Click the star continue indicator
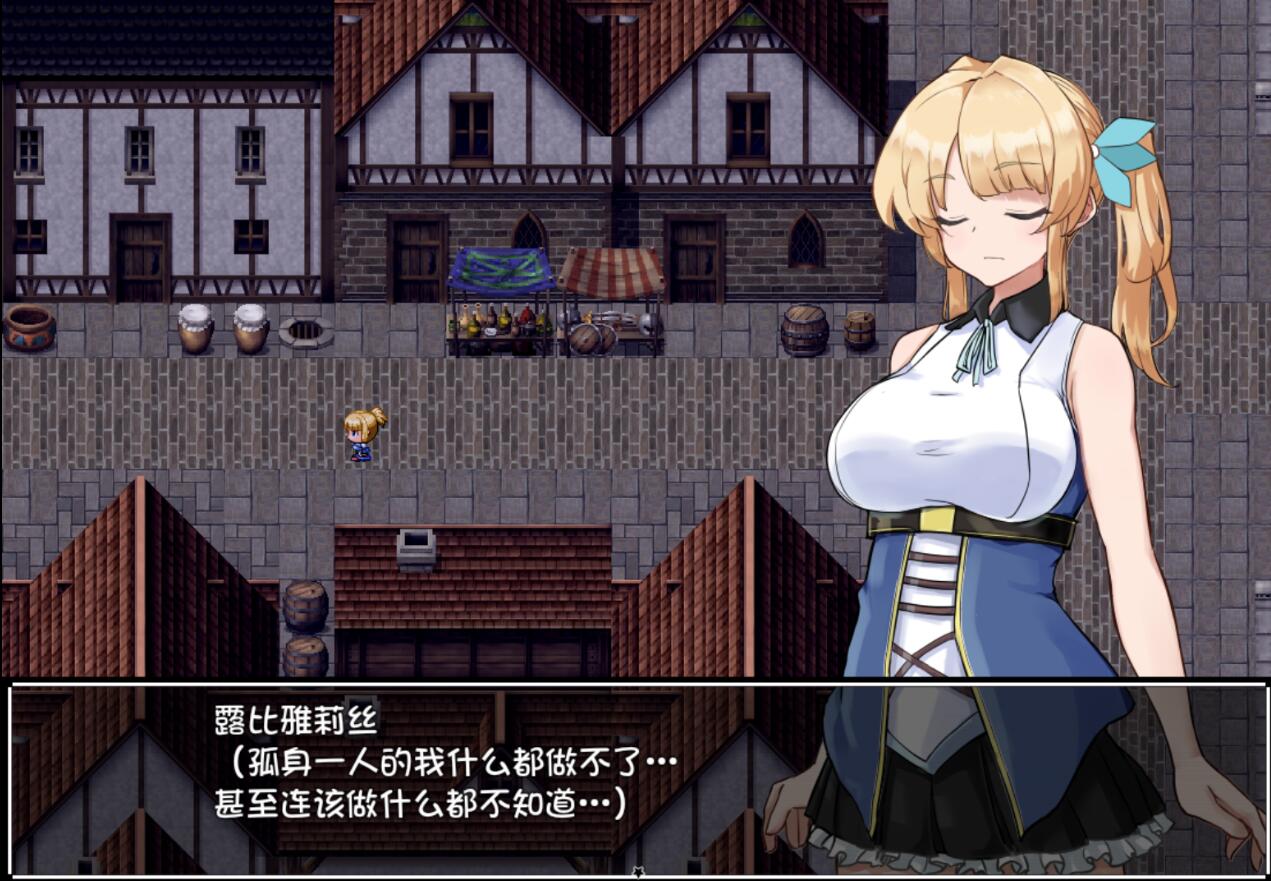The height and width of the screenshot is (881, 1271). coord(637,873)
